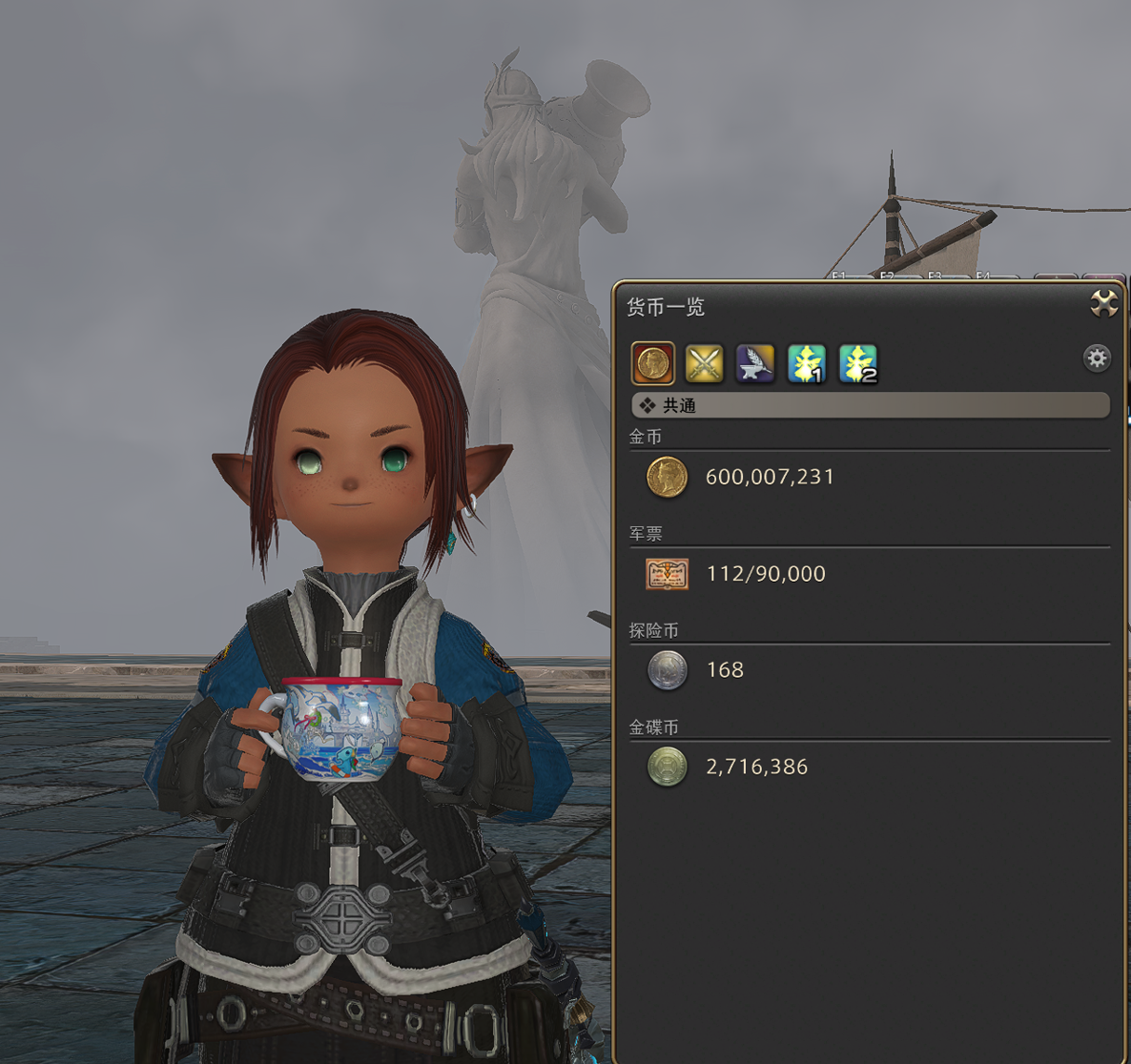Switch to the crossed swords battle tab
1131x1064 pixels.
(x=705, y=363)
